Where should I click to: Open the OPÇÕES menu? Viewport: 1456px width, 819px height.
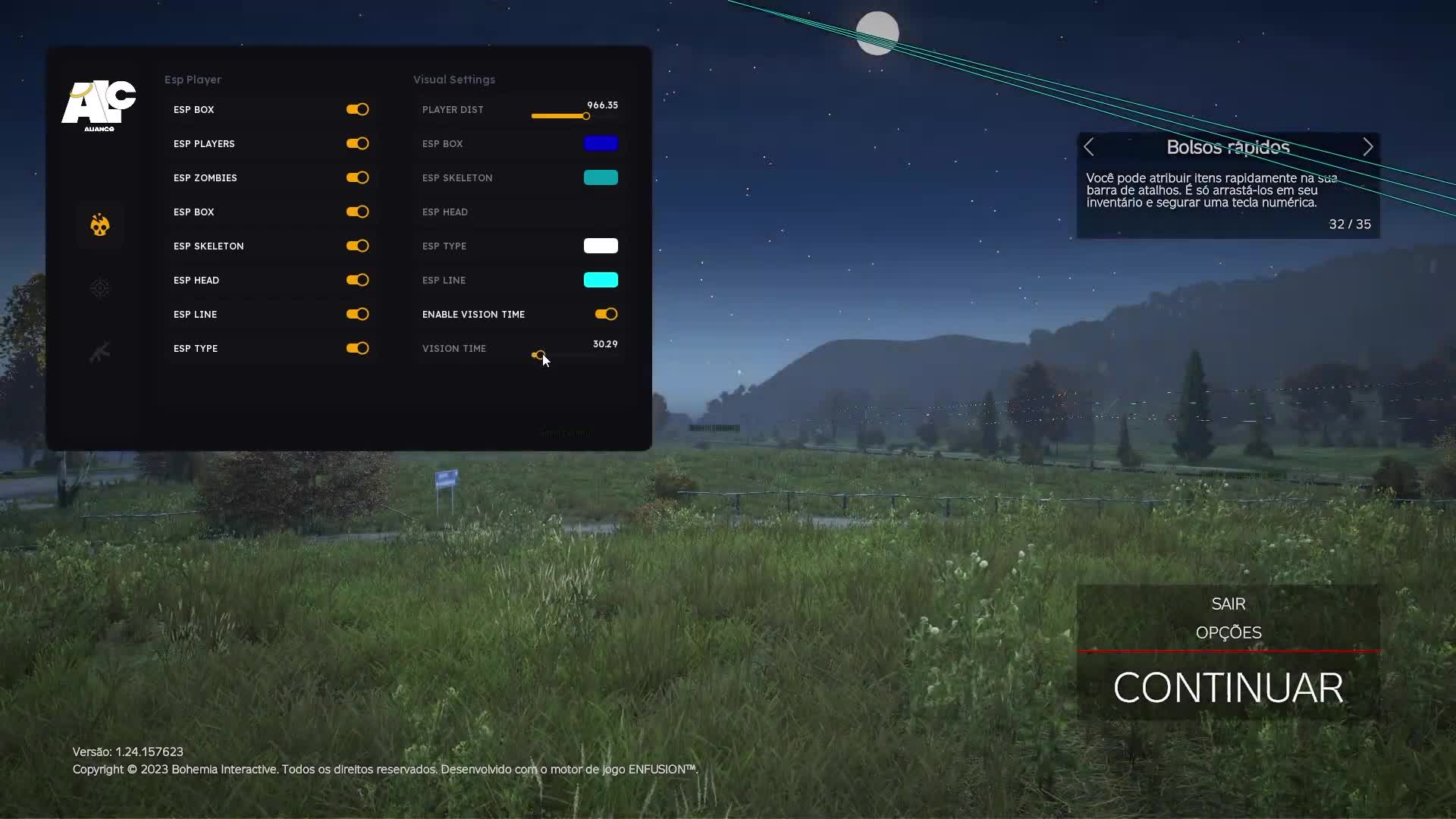tap(1228, 632)
